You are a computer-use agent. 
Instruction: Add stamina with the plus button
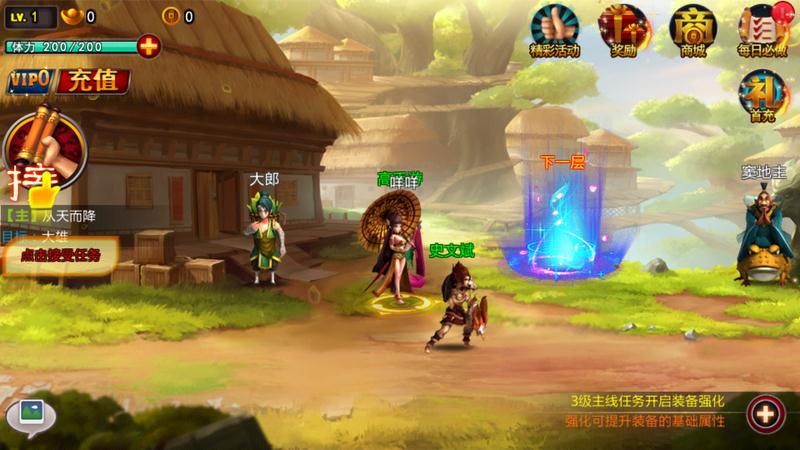point(148,46)
